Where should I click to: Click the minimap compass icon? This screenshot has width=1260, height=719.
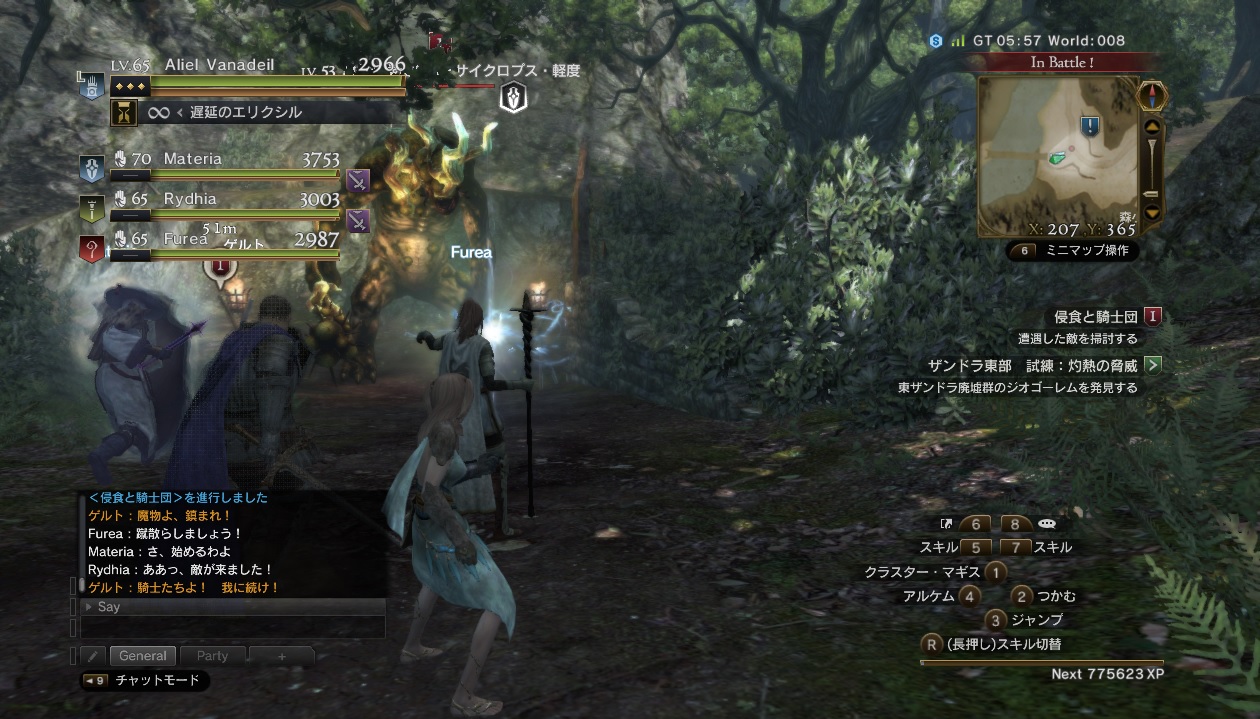(x=1153, y=96)
